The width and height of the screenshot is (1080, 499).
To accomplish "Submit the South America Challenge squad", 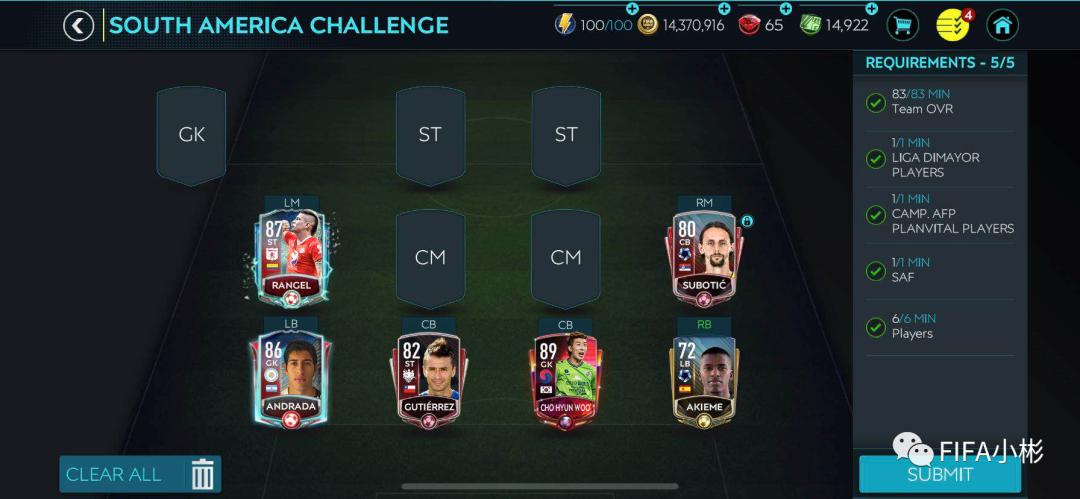I will pos(939,474).
